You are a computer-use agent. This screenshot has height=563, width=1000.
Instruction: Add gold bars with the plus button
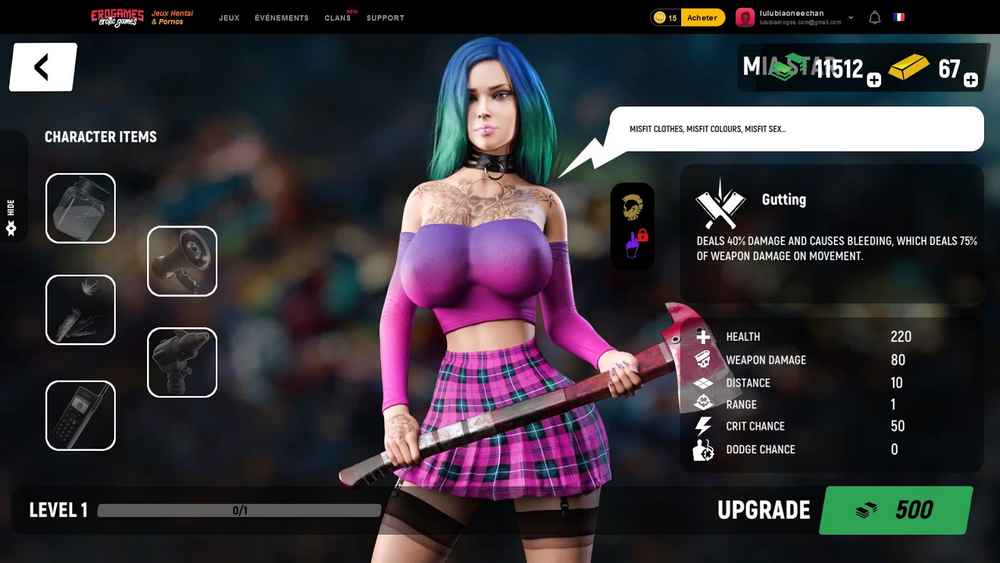coord(970,80)
